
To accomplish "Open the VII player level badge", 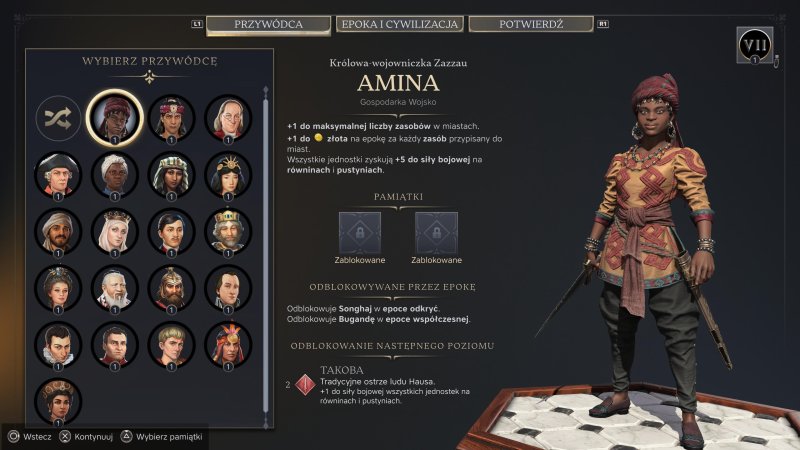I will [x=755, y=45].
